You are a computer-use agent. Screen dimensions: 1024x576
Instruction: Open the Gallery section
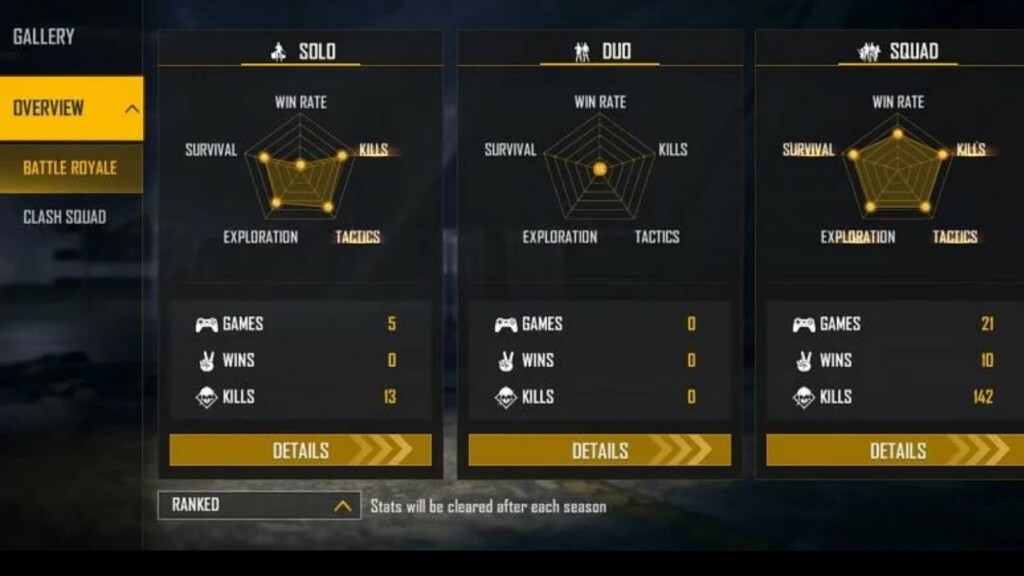44,37
